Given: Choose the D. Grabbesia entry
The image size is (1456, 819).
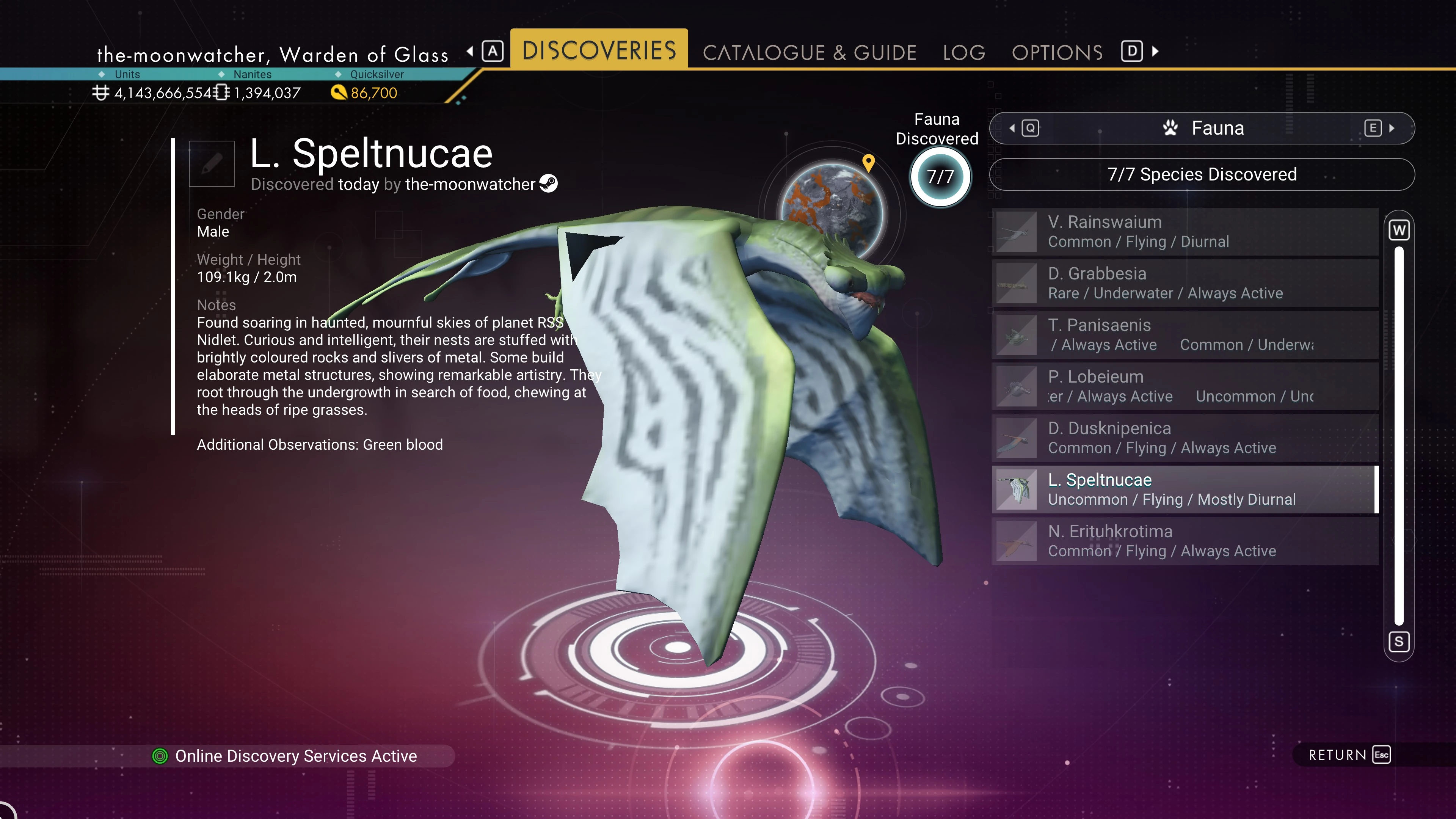Looking at the screenshot, I should click(1185, 283).
